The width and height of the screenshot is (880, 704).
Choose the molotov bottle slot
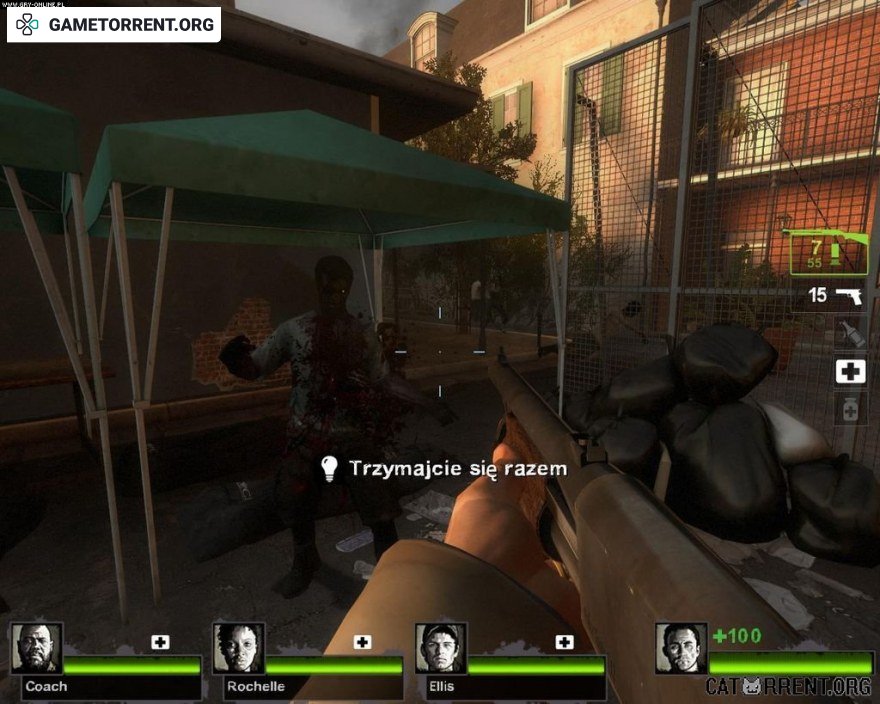click(x=849, y=333)
